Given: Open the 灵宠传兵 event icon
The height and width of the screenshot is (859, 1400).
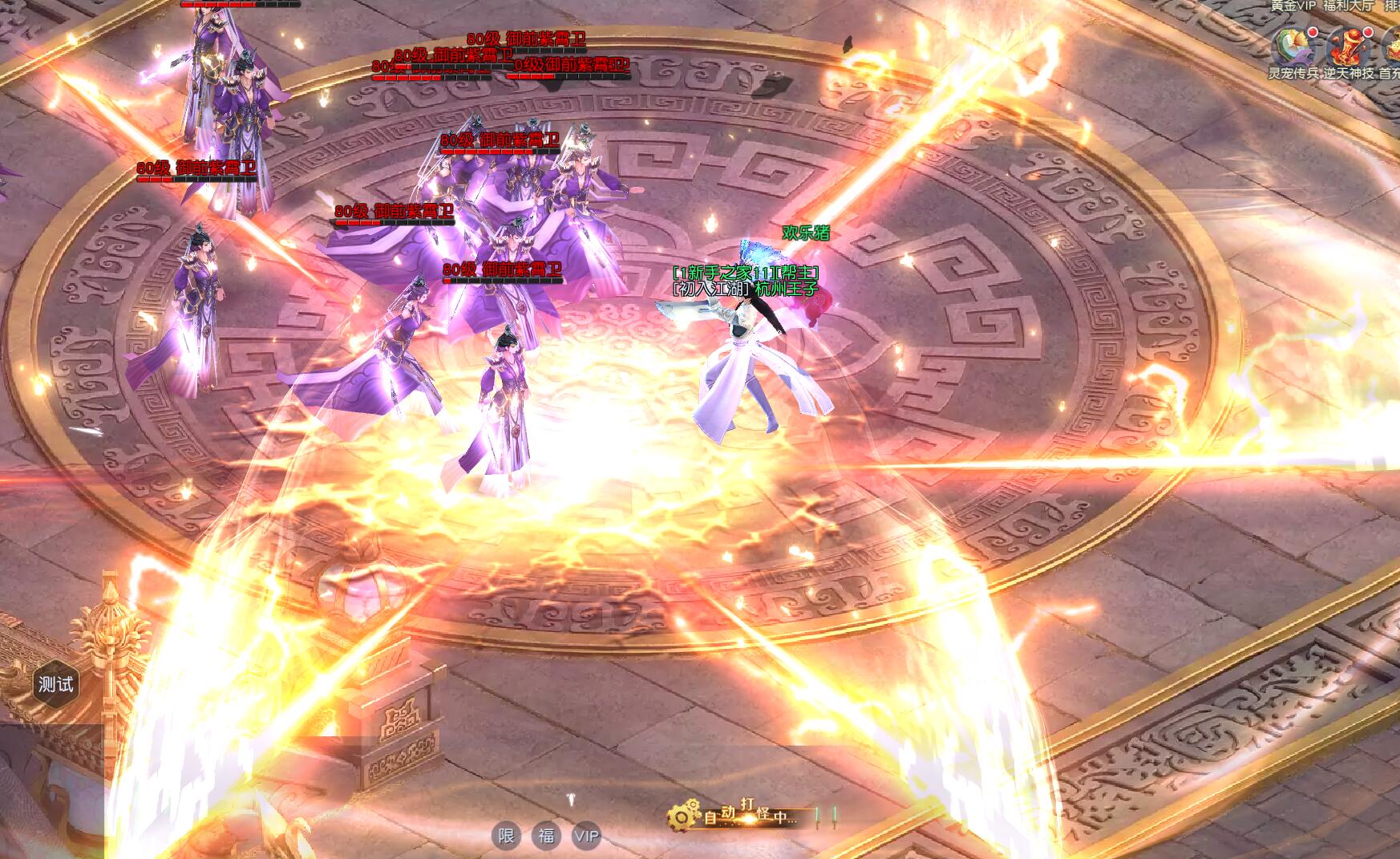Looking at the screenshot, I should [x=1293, y=47].
